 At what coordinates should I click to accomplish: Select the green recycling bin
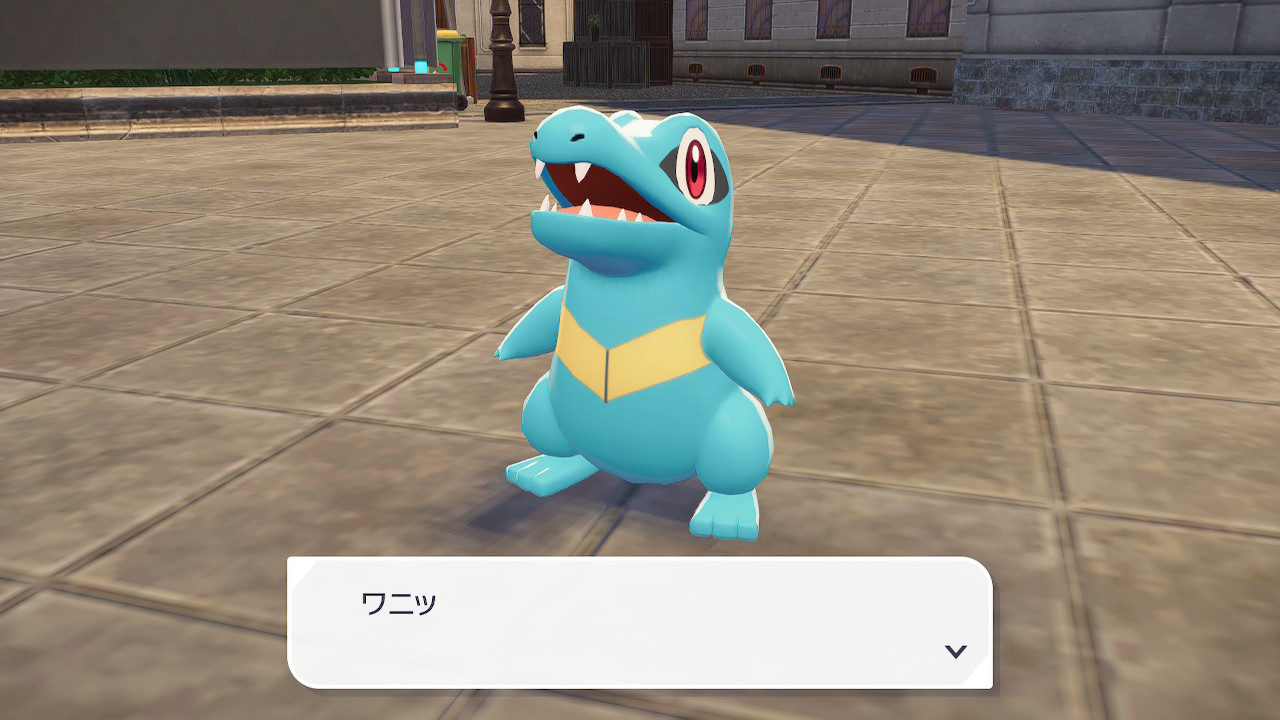[450, 58]
